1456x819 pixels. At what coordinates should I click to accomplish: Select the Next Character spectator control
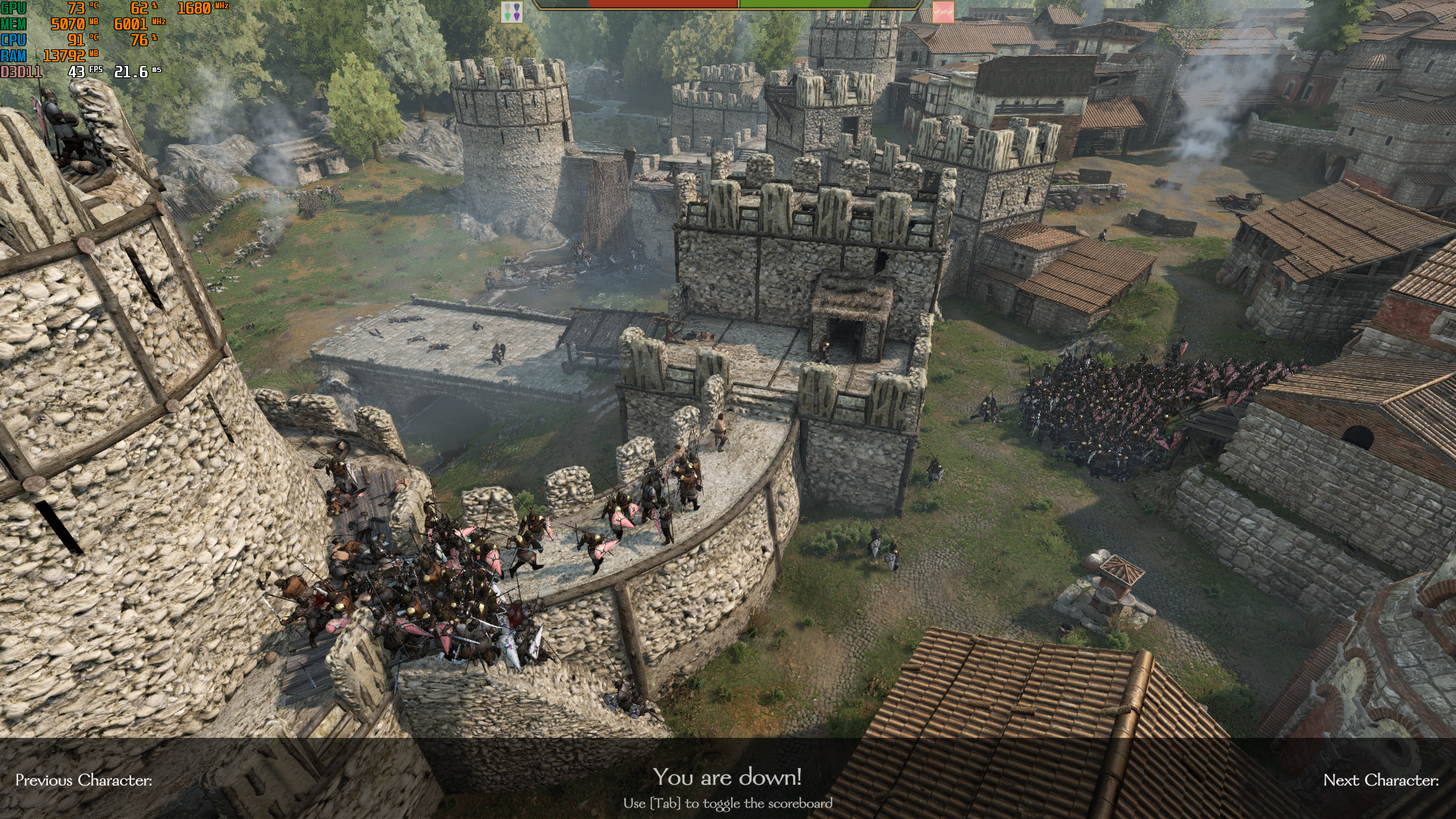point(1380,780)
